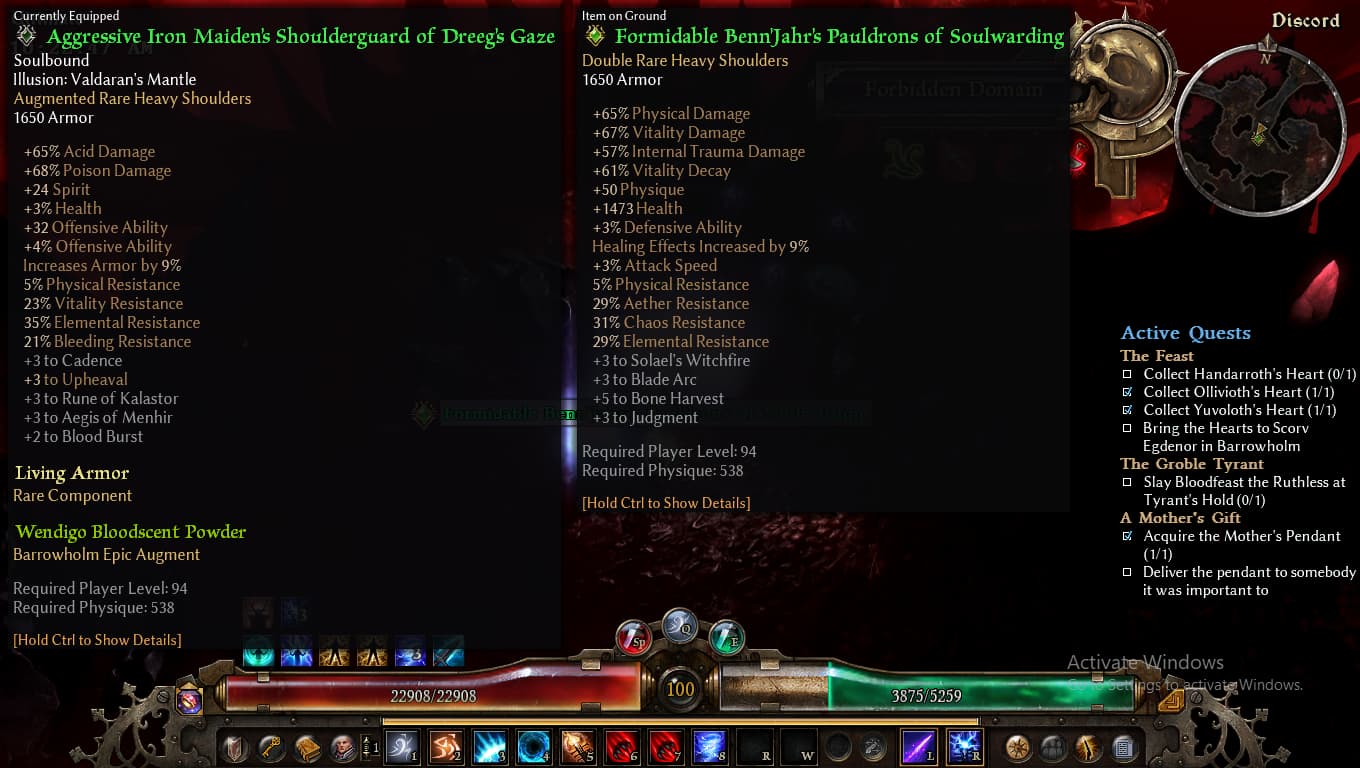The width and height of the screenshot is (1360, 768).
Task: Click the character portrait button
Action: pos(342,747)
